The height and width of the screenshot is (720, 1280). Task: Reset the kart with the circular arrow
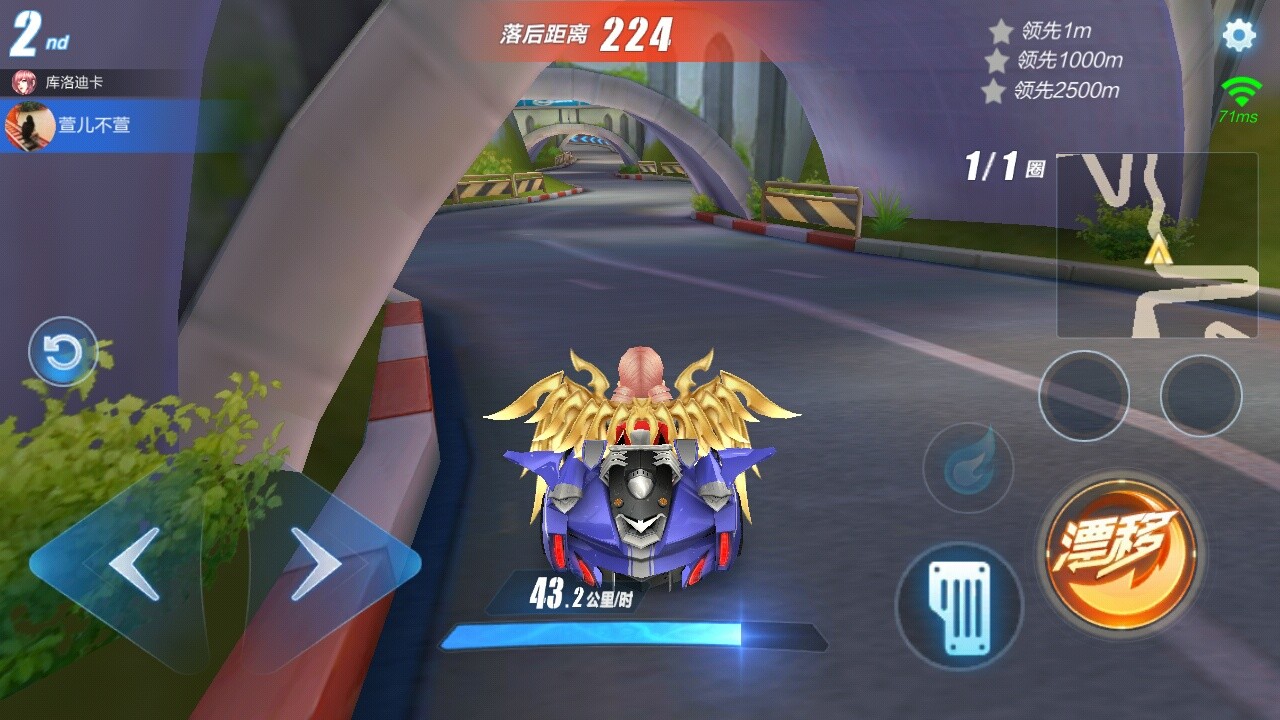click(x=63, y=352)
